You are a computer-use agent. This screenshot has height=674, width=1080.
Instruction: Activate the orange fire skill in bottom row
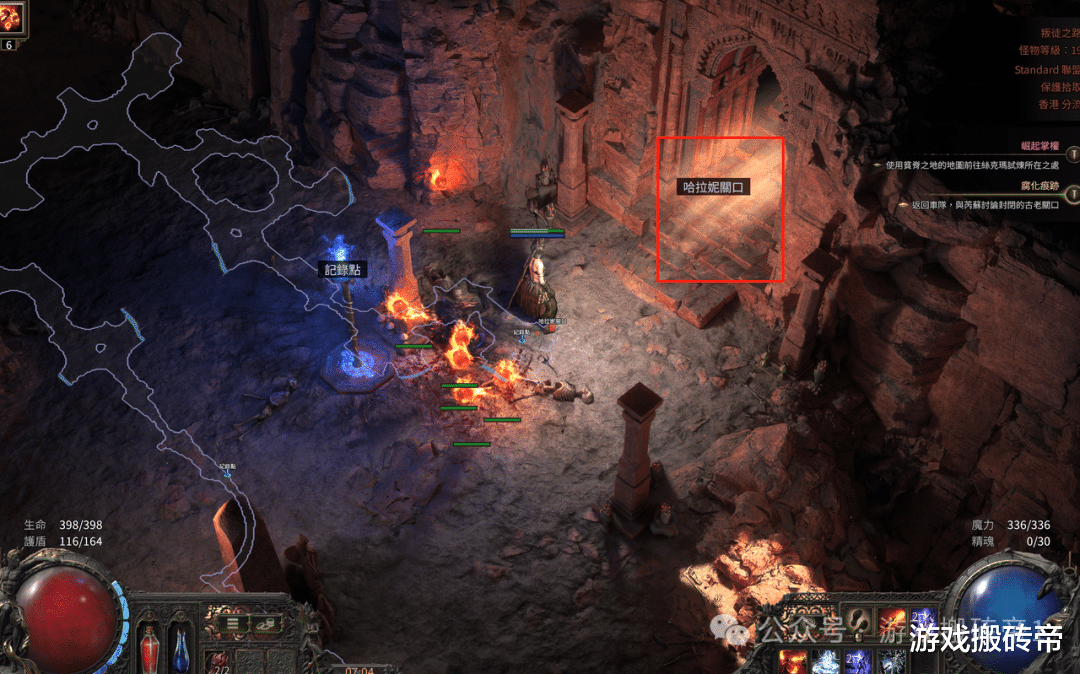[794, 660]
